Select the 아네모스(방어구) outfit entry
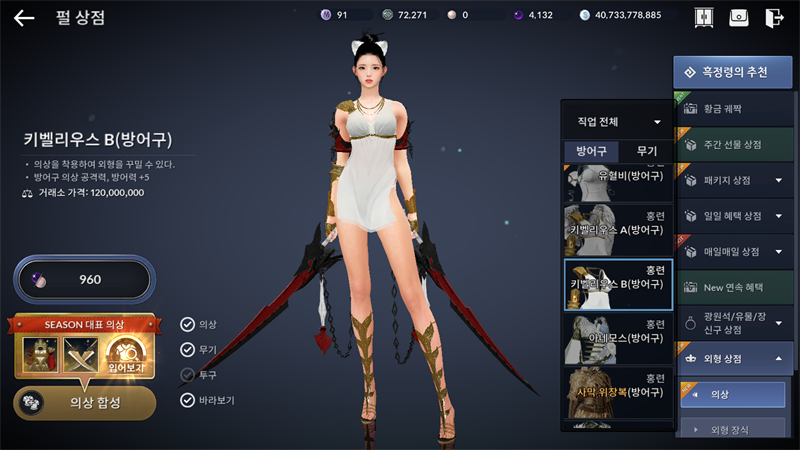This screenshot has width=800, height=450. tap(617, 338)
